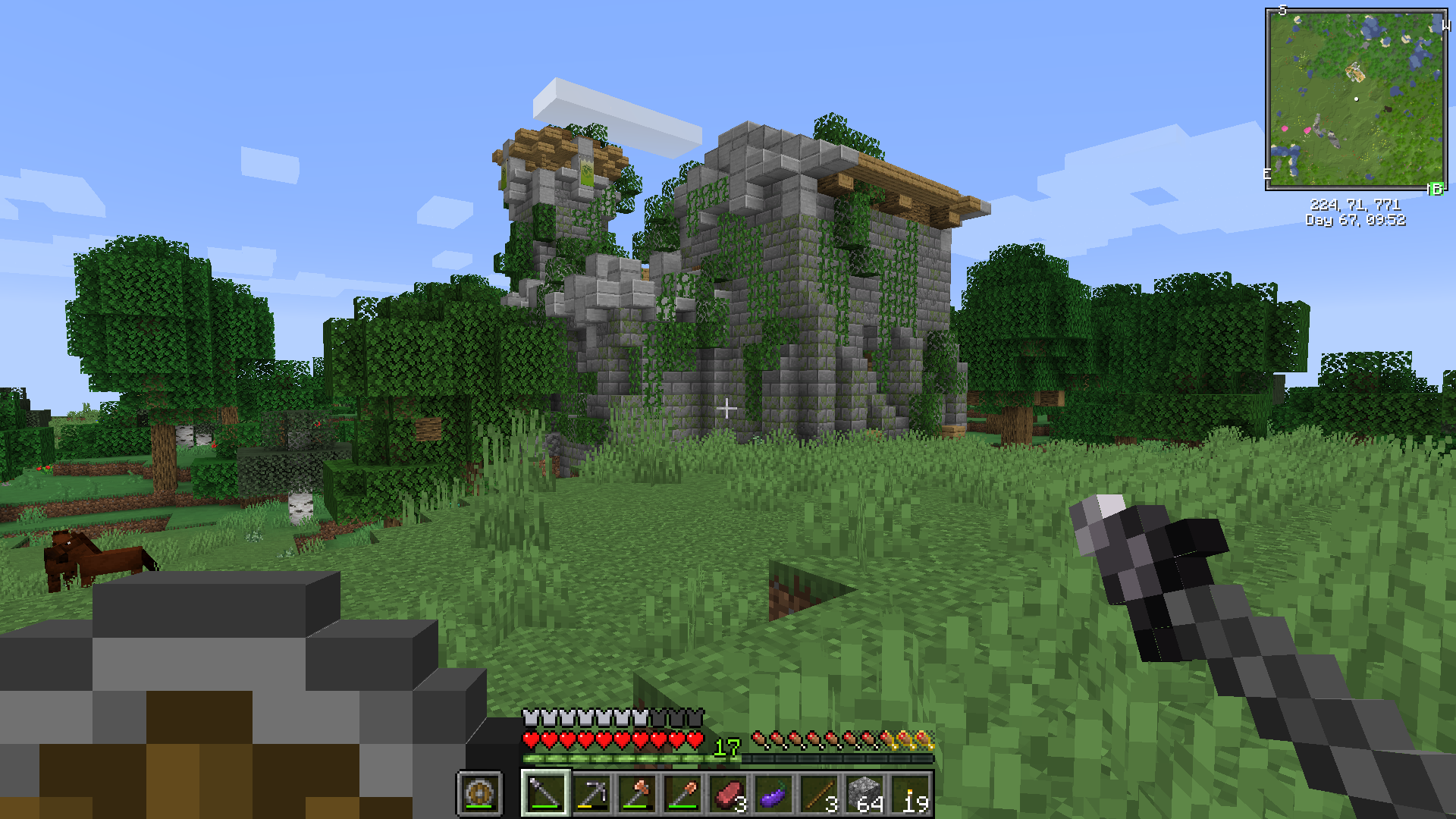Click the green waypoint marker on the minimap edge
The image size is (1456, 819).
(x=1436, y=189)
